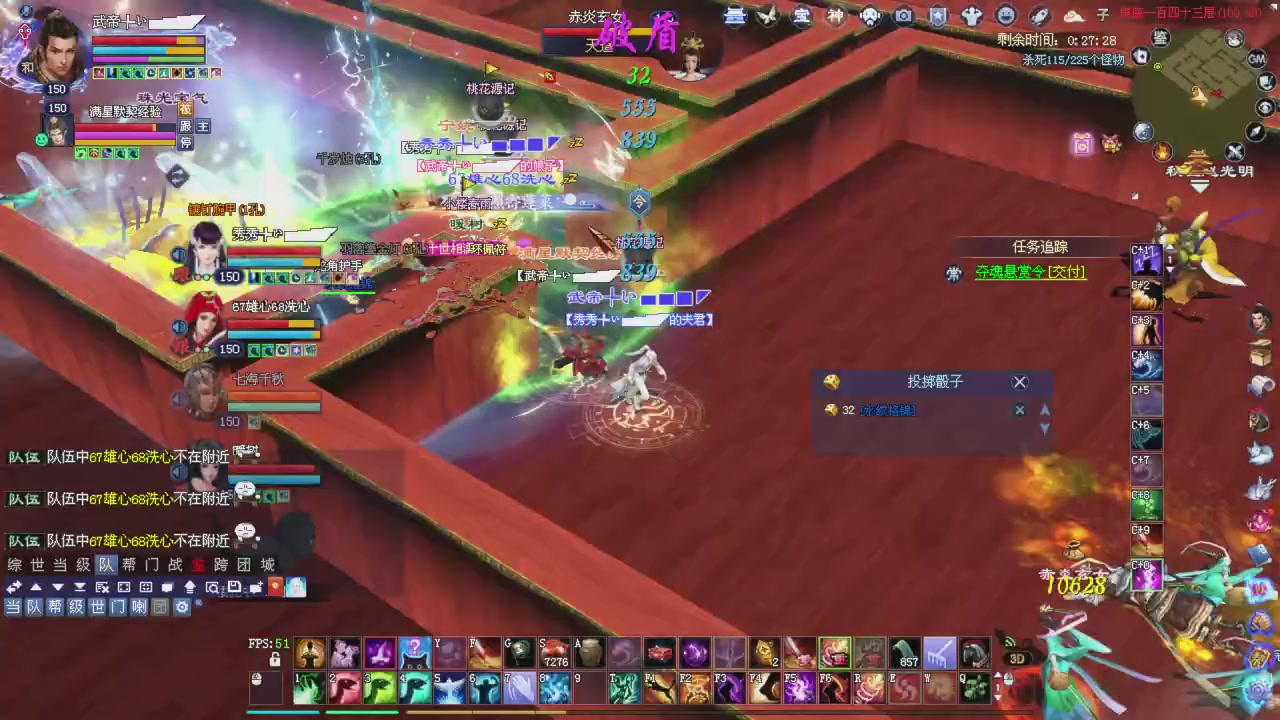The width and height of the screenshot is (1280, 720).
Task: Click the 3D button beside the skill bar
Action: 1017,658
